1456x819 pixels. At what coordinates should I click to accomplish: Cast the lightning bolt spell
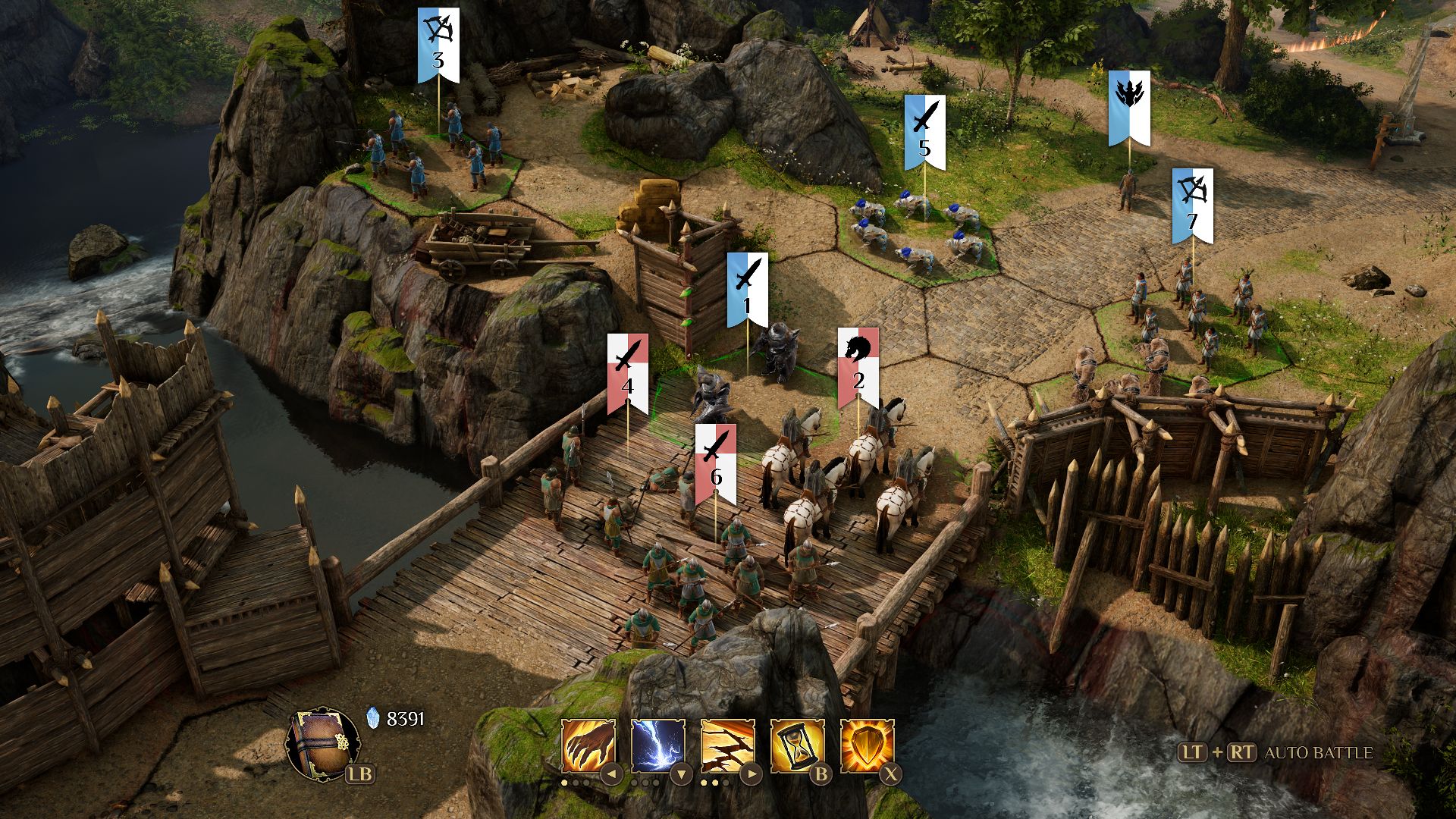tap(657, 746)
